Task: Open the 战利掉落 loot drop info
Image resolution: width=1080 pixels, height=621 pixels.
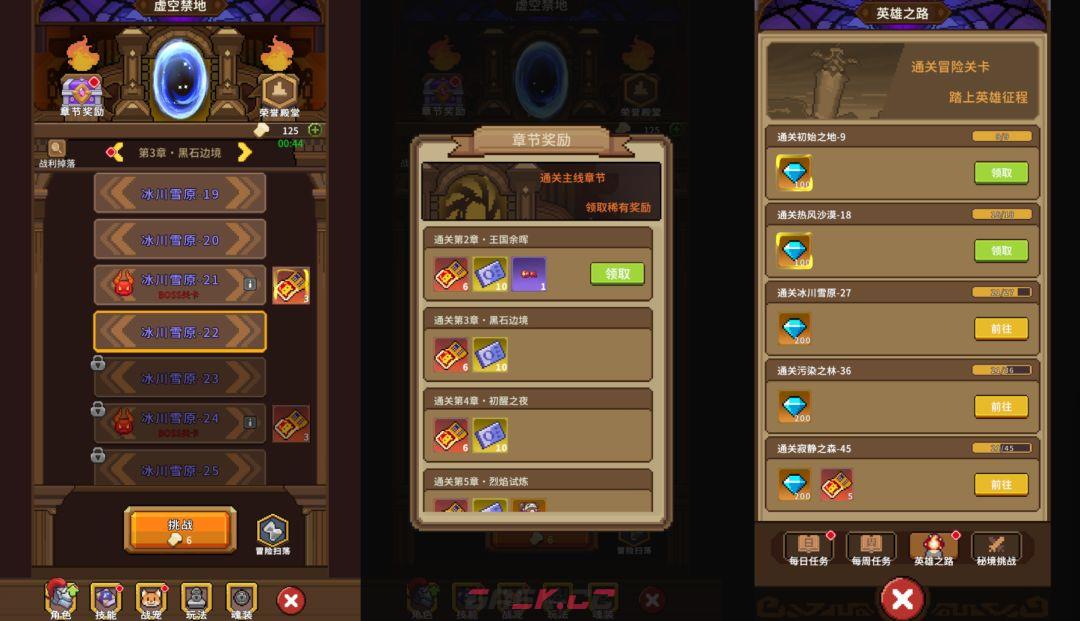Action: (56, 151)
